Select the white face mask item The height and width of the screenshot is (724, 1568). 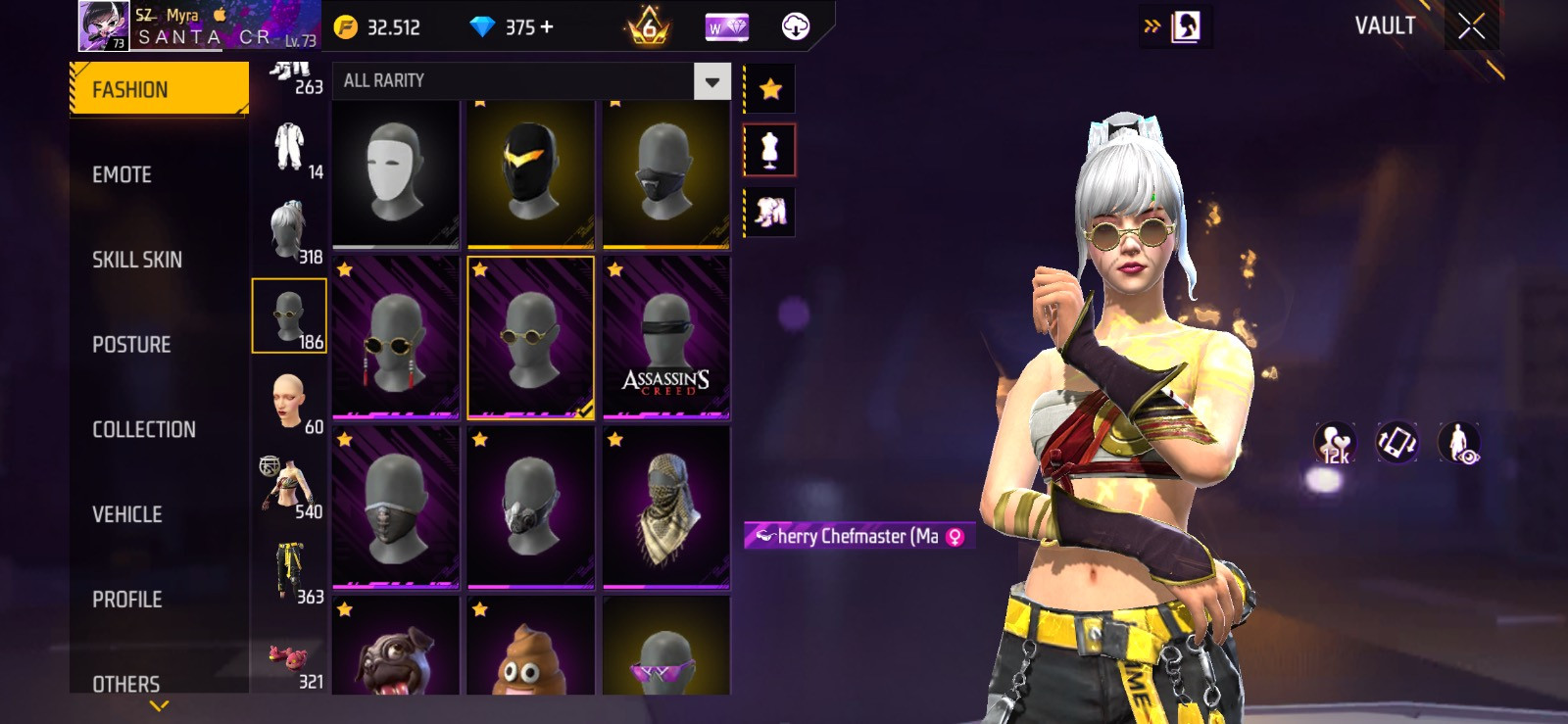[x=396, y=173]
